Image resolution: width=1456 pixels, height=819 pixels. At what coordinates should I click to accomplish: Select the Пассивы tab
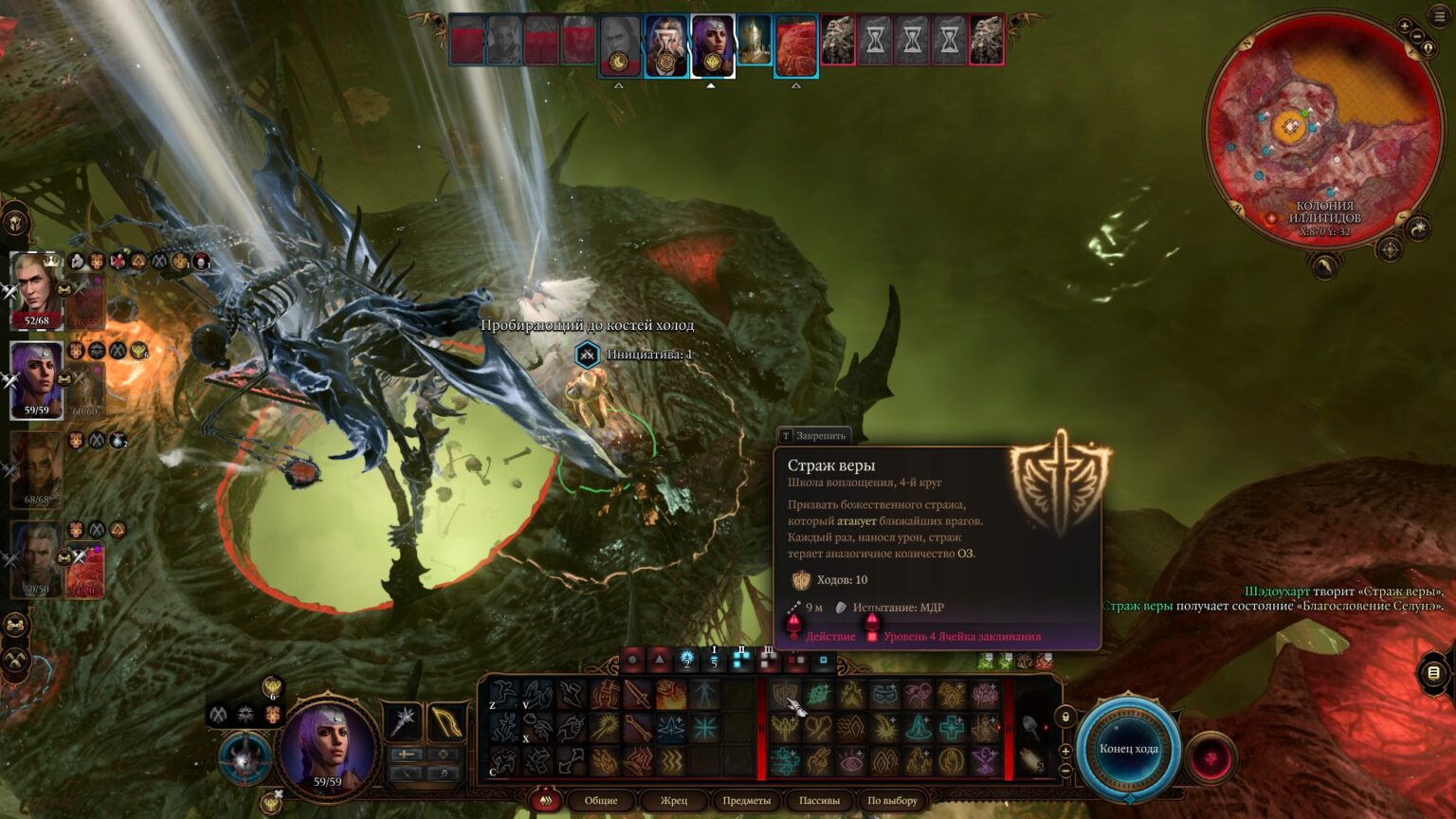819,801
